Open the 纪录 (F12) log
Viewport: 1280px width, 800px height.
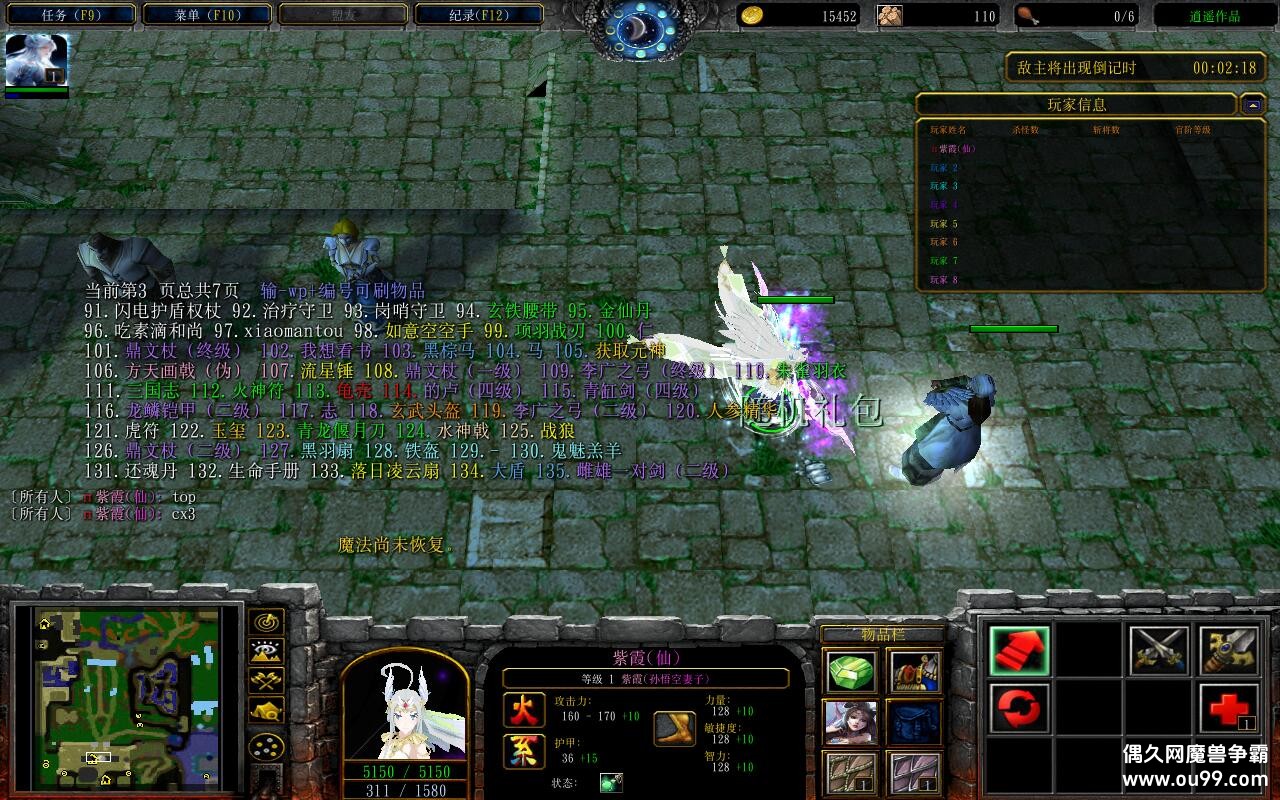pos(479,15)
